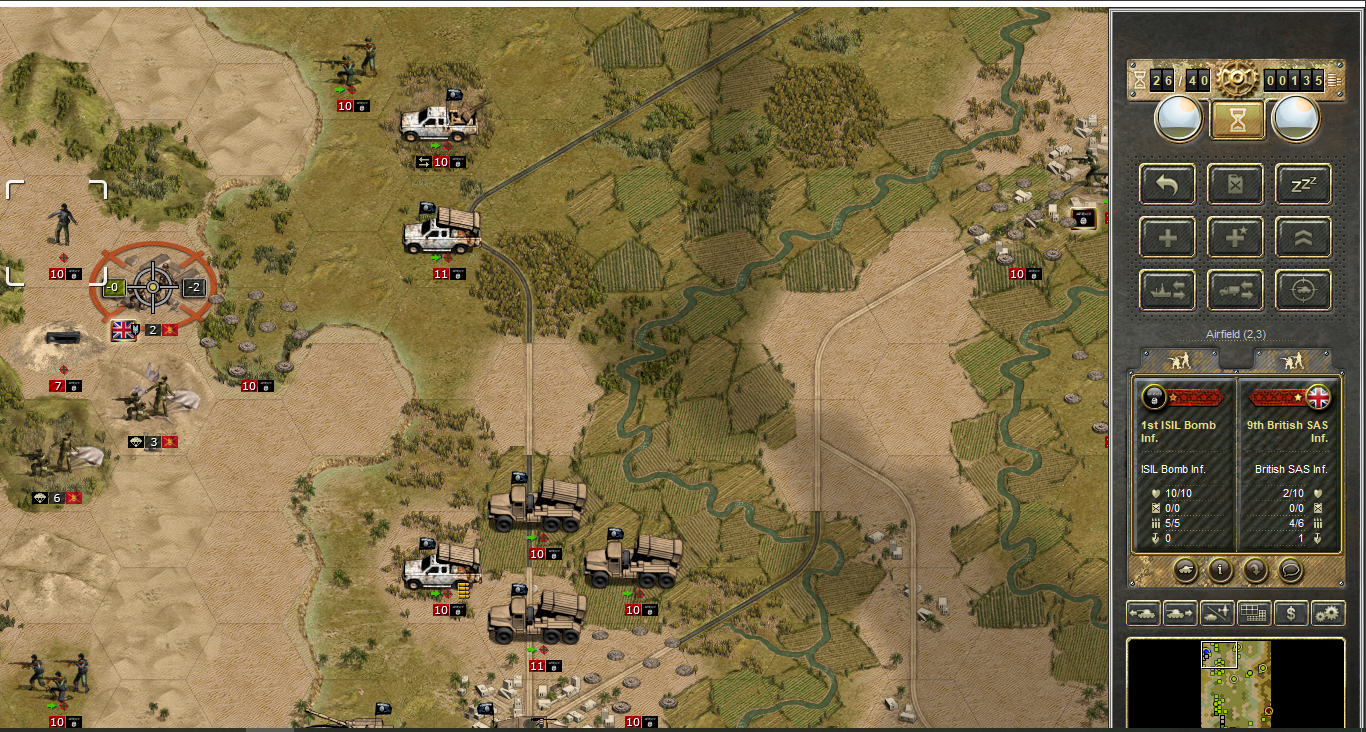Image resolution: width=1366 pixels, height=732 pixels.
Task: Click the ship embark button
Action: pos(1168,290)
